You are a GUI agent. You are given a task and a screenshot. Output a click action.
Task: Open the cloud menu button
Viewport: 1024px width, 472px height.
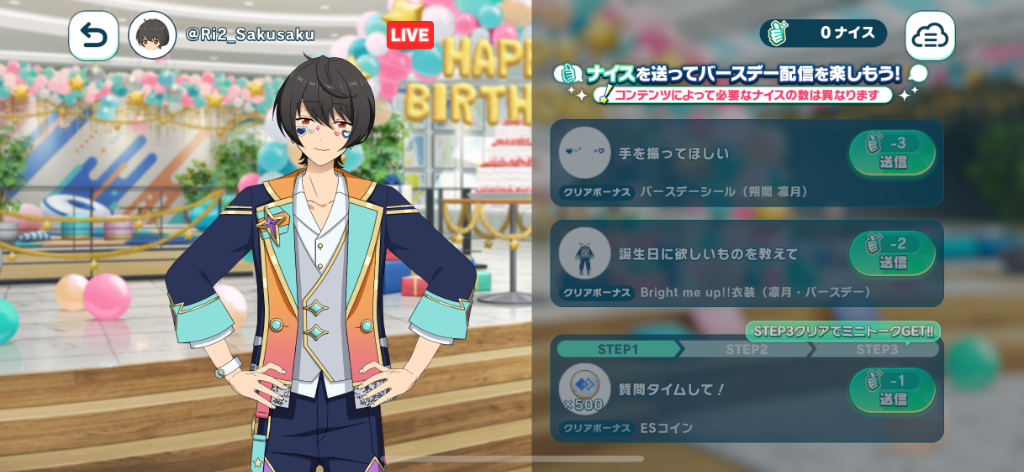(x=930, y=36)
